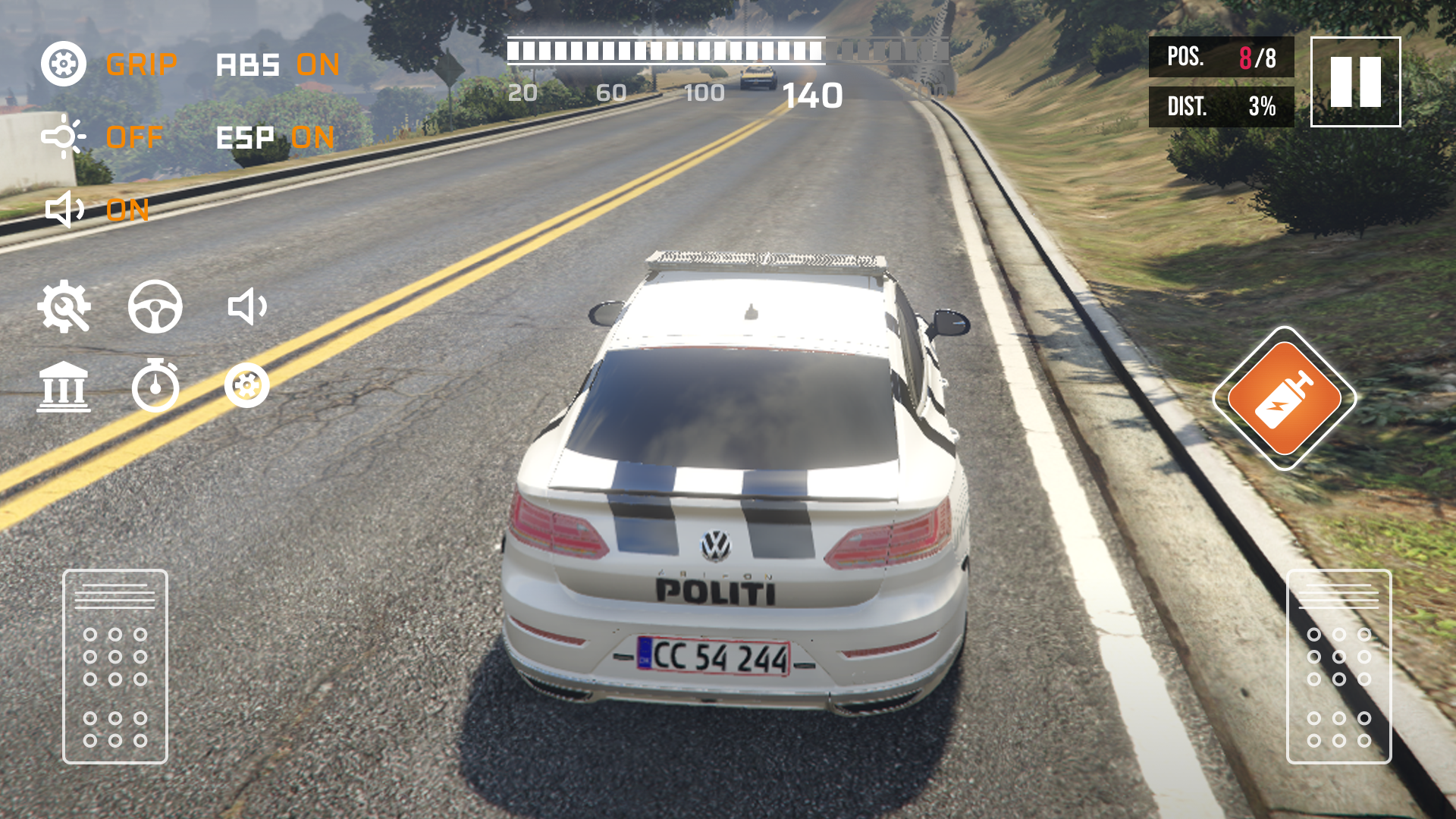Select the stopwatch timer icon
The image size is (1456, 819).
coord(155,386)
